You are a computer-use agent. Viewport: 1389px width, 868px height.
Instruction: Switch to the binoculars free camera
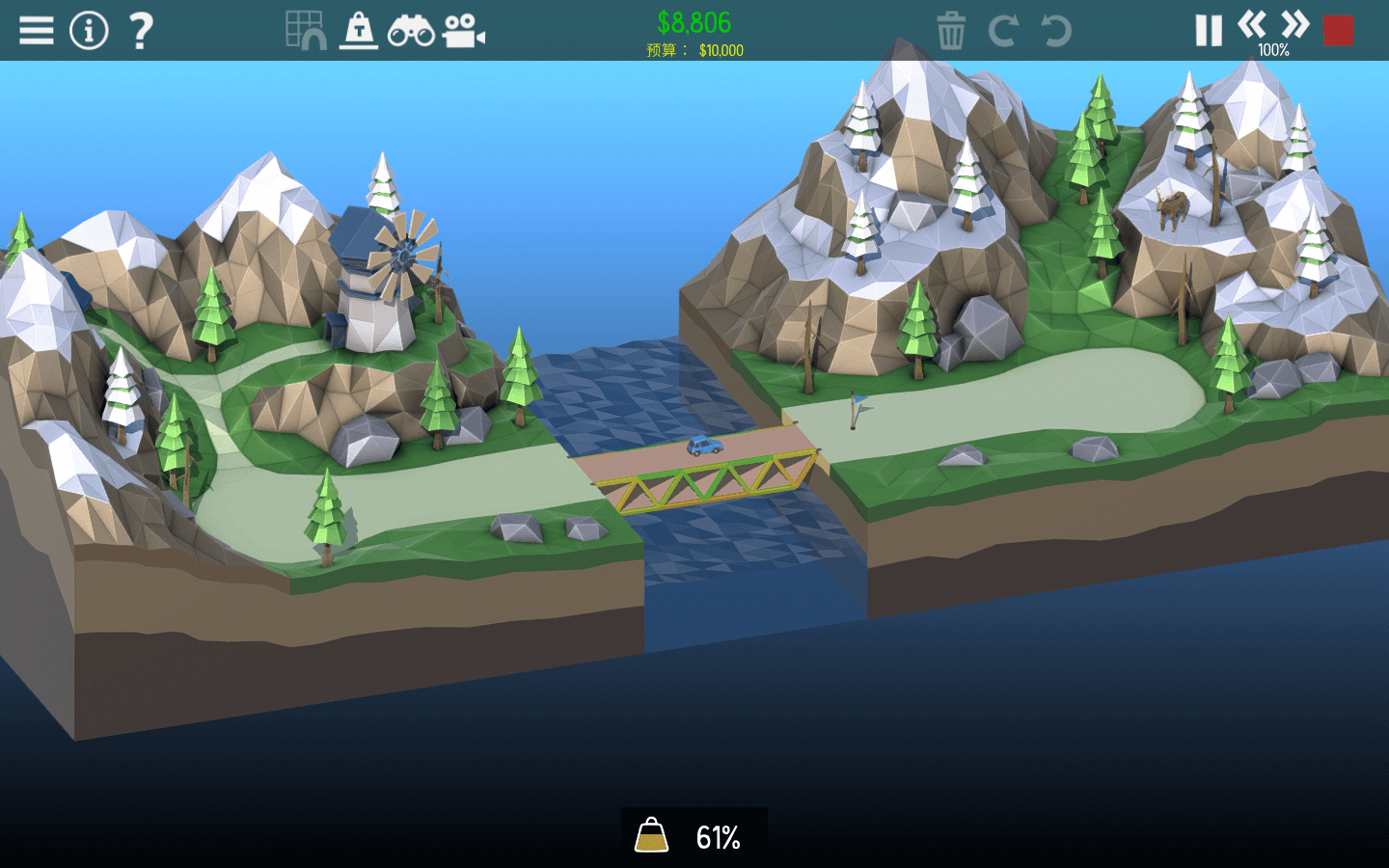(x=413, y=30)
